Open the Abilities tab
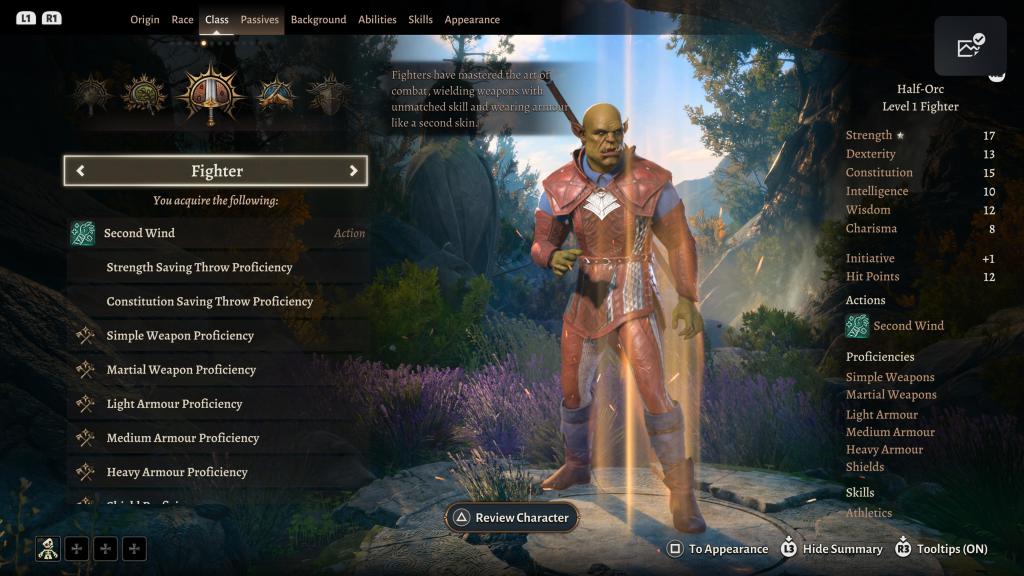Screen dimensions: 1024x576 tap(377, 20)
